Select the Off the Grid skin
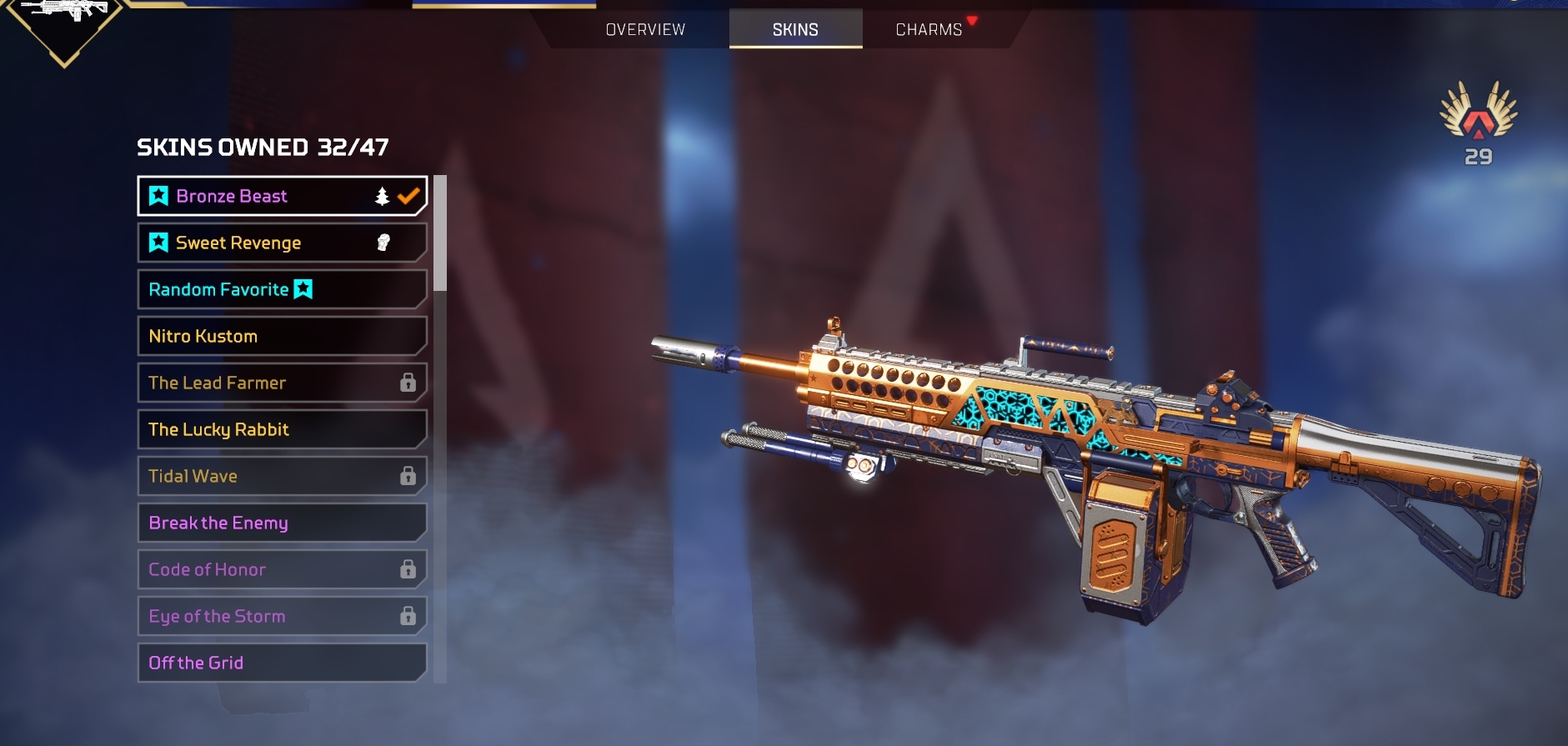 click(x=282, y=663)
